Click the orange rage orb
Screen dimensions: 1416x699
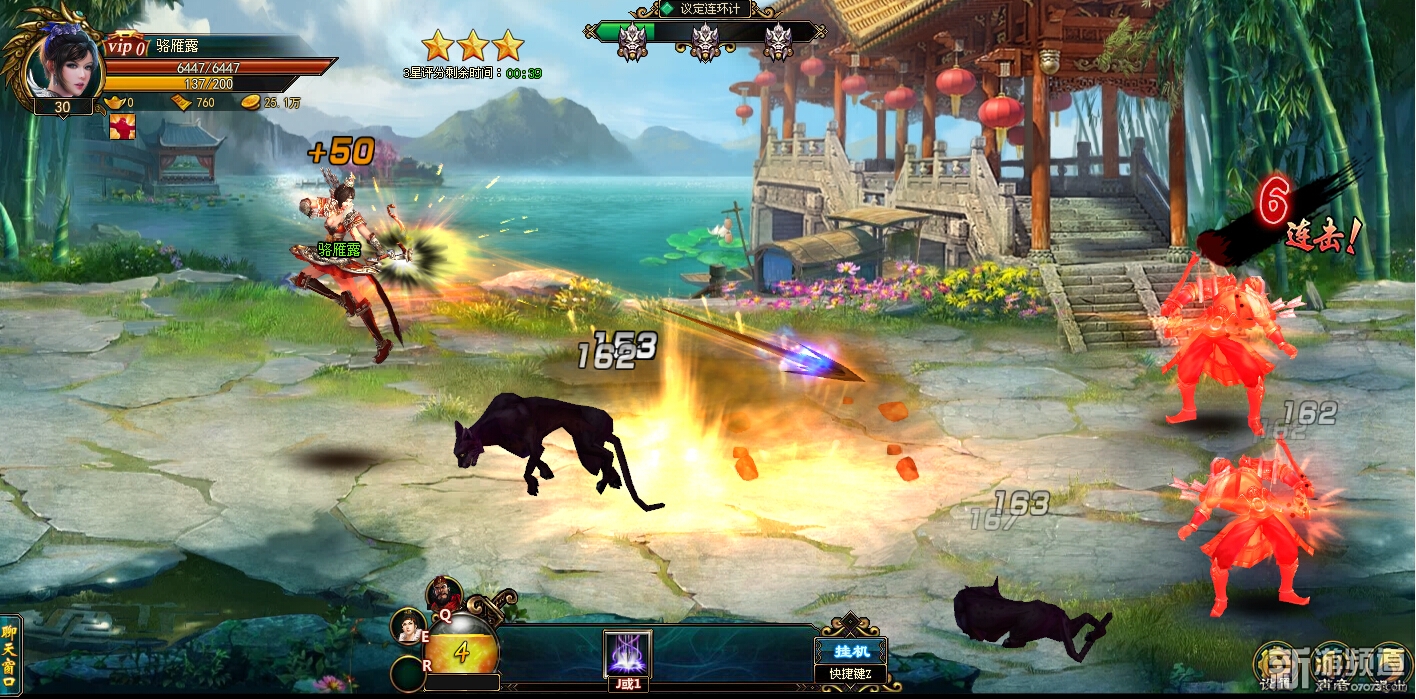point(461,652)
